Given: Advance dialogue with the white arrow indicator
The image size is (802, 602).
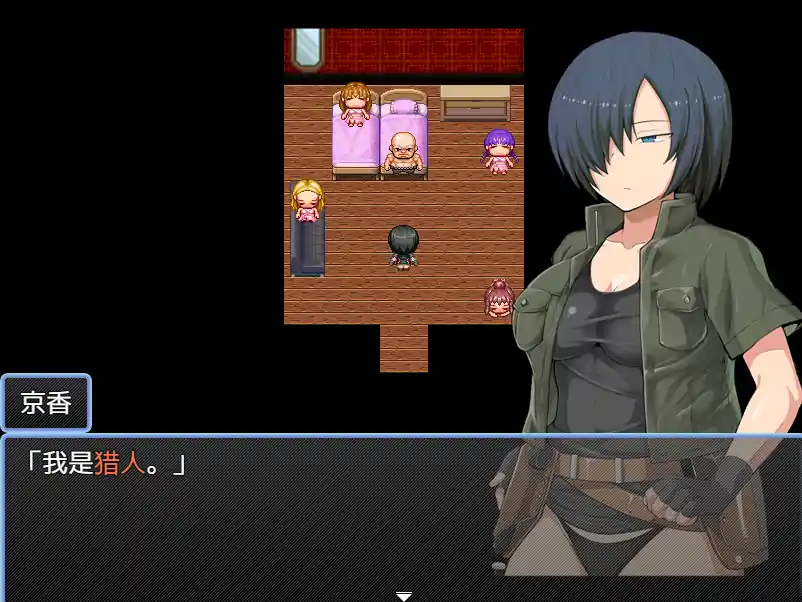Looking at the screenshot, I should 403,596.
